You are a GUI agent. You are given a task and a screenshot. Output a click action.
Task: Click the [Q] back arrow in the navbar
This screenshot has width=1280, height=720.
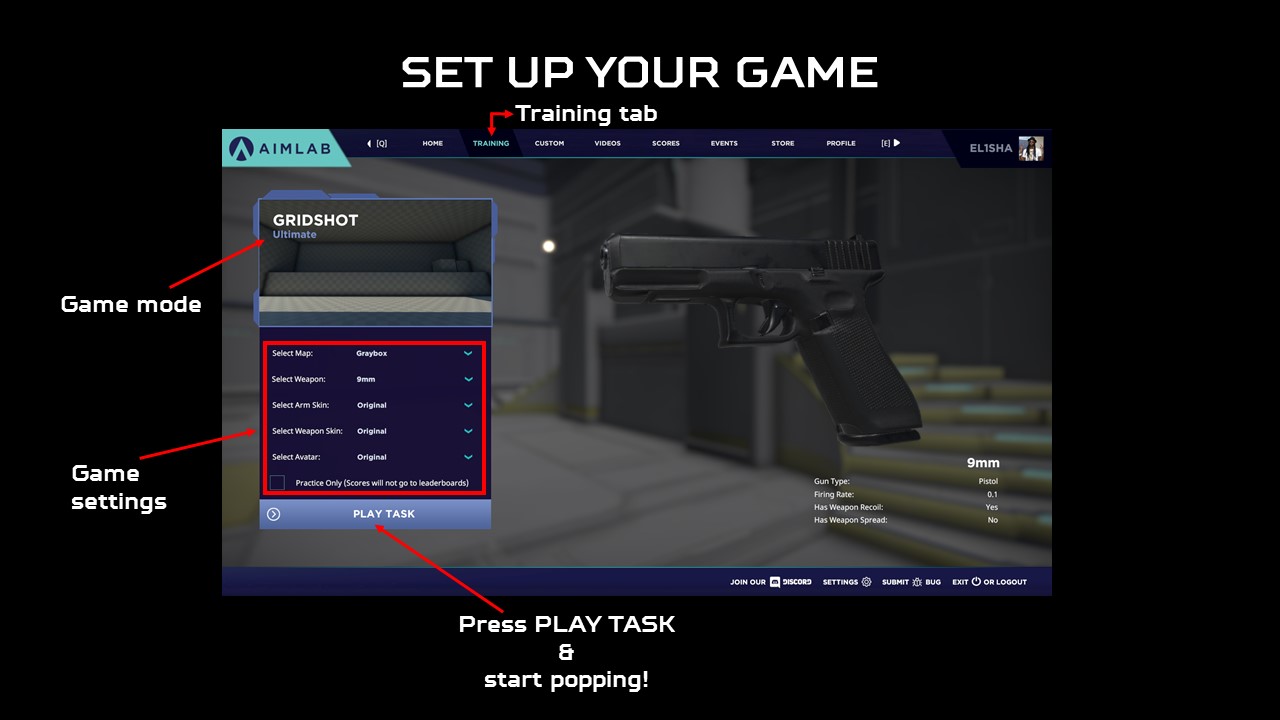pyautogui.click(x=369, y=143)
